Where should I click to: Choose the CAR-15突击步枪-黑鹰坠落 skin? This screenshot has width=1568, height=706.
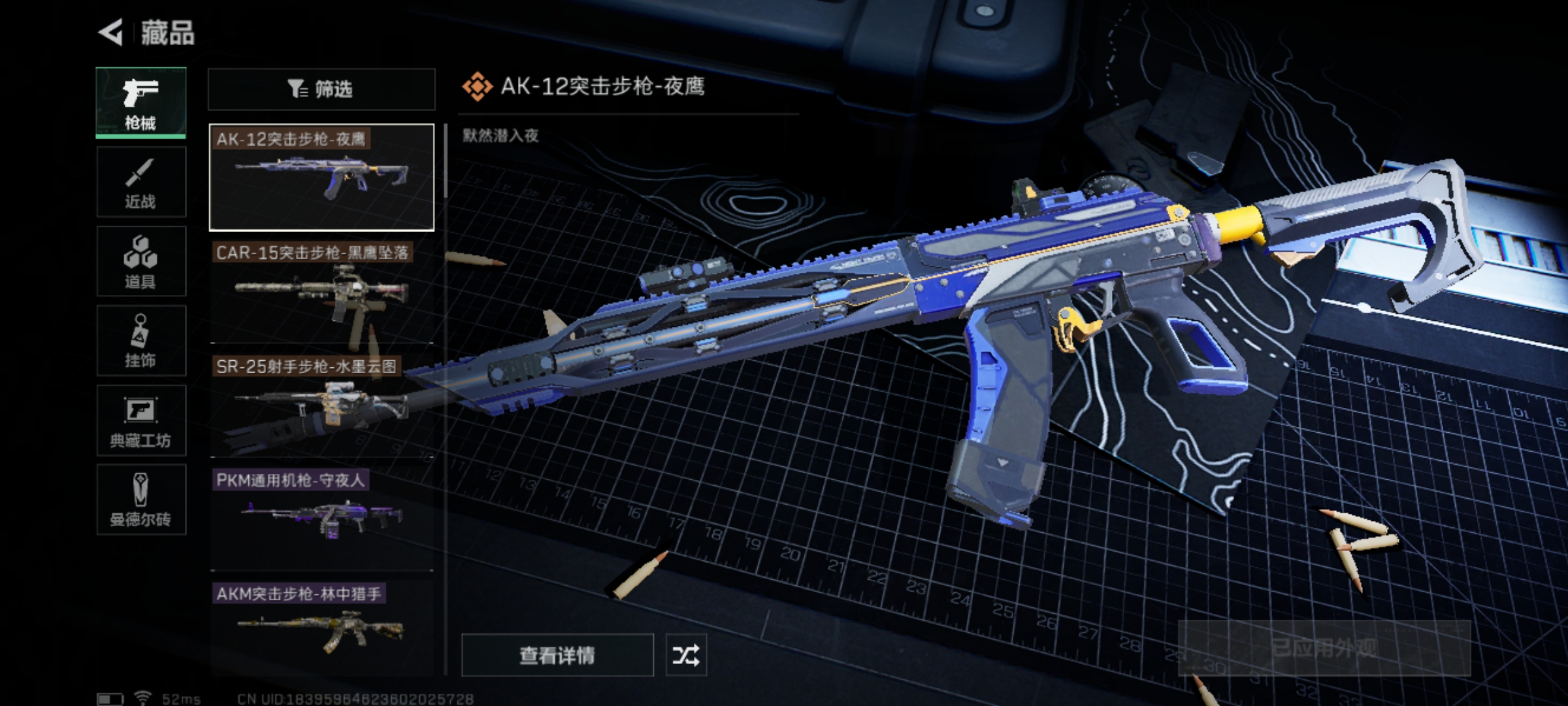pos(321,292)
